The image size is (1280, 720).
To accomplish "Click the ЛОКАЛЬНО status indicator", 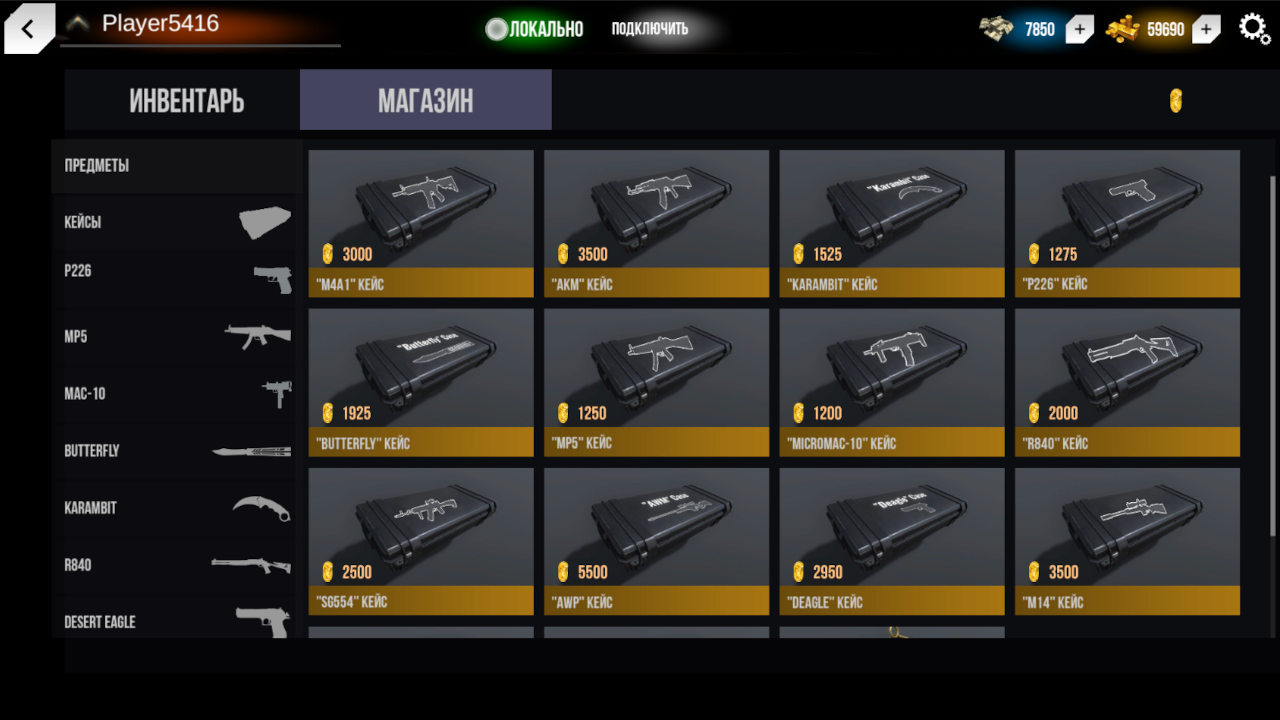I will coord(535,29).
